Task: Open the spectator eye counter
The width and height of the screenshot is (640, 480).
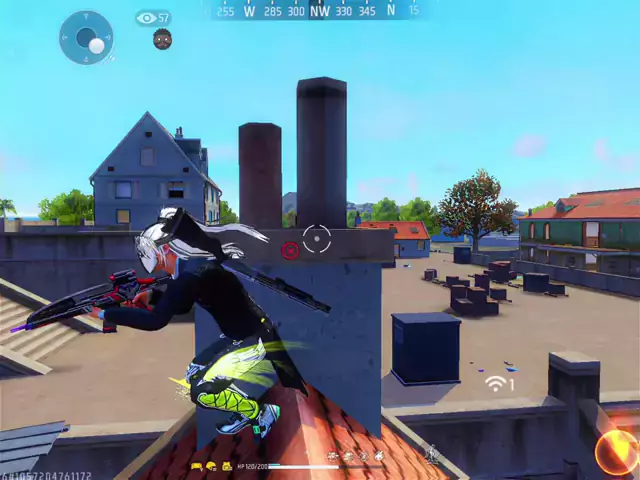Action: point(152,18)
